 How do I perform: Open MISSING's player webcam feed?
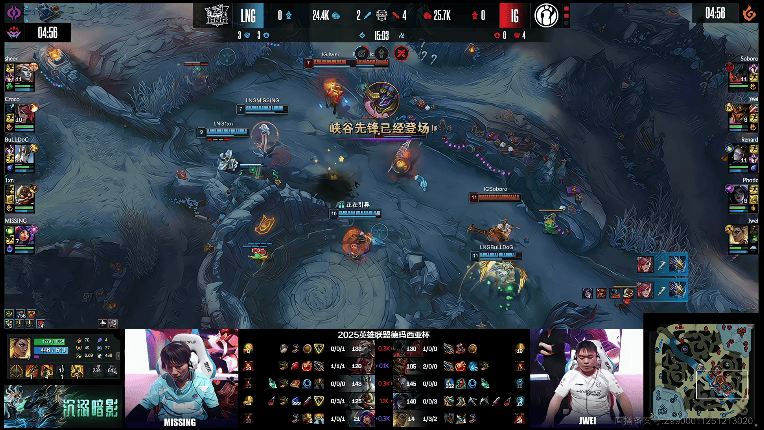pos(181,375)
